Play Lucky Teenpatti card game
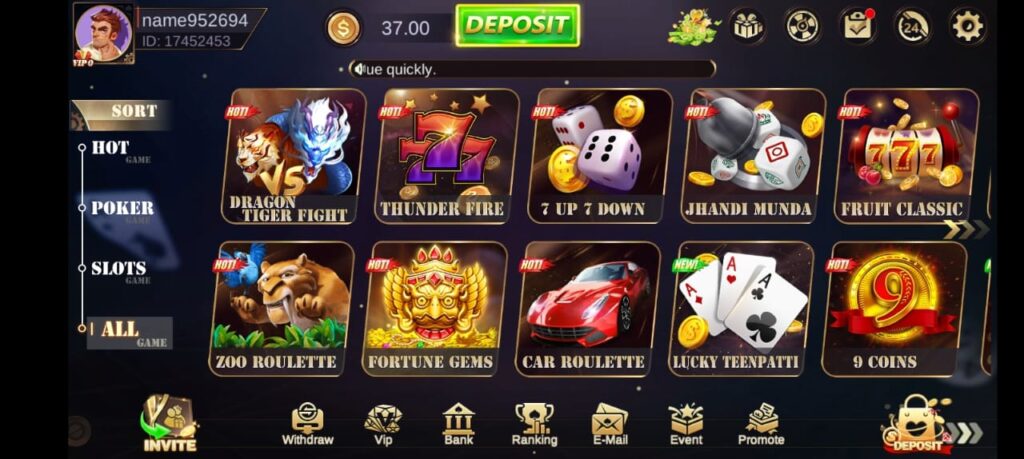The width and height of the screenshot is (1024, 459). click(741, 308)
